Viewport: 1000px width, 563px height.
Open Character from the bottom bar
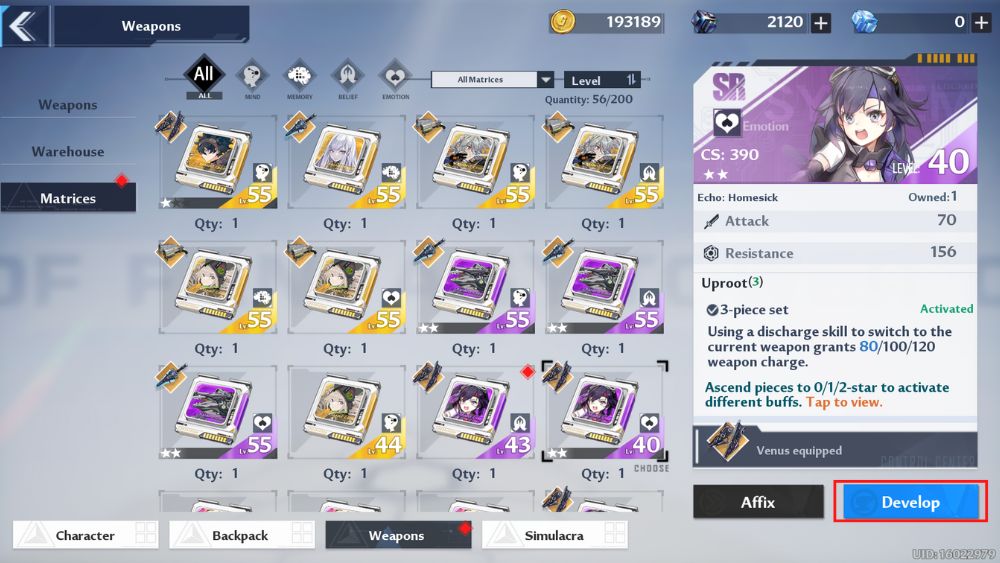coord(85,535)
